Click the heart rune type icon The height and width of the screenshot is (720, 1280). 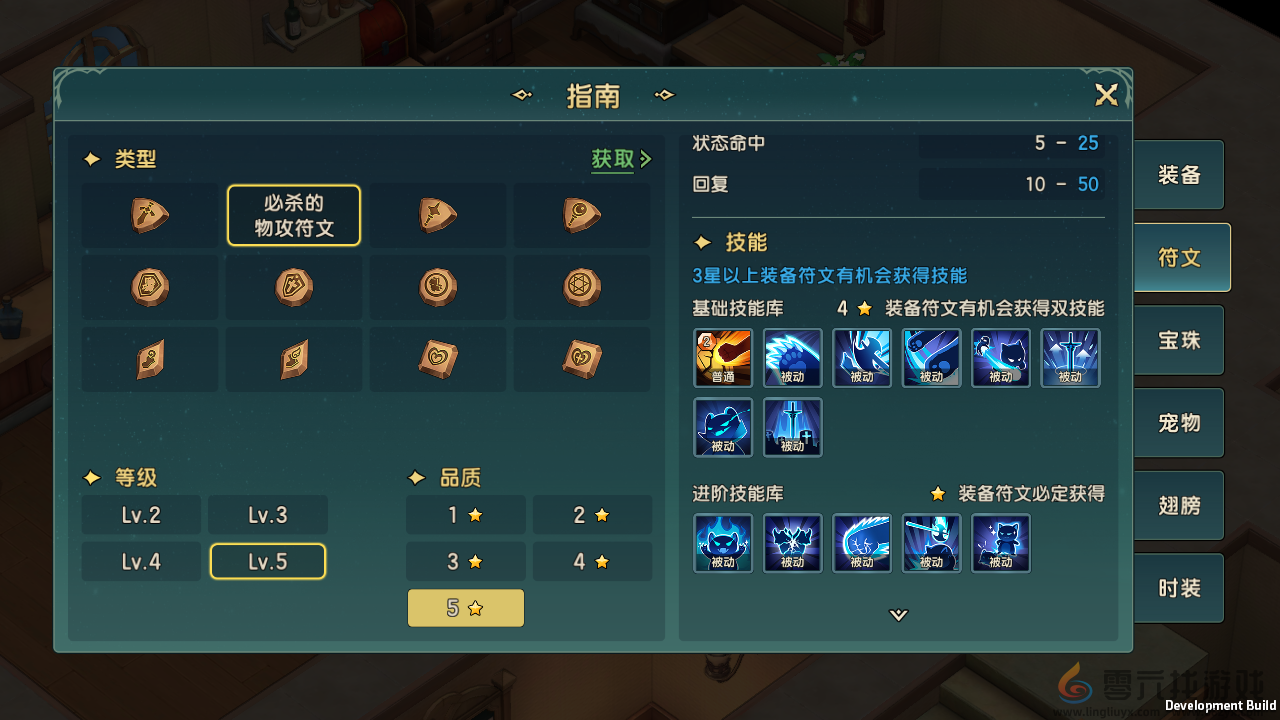[437, 358]
